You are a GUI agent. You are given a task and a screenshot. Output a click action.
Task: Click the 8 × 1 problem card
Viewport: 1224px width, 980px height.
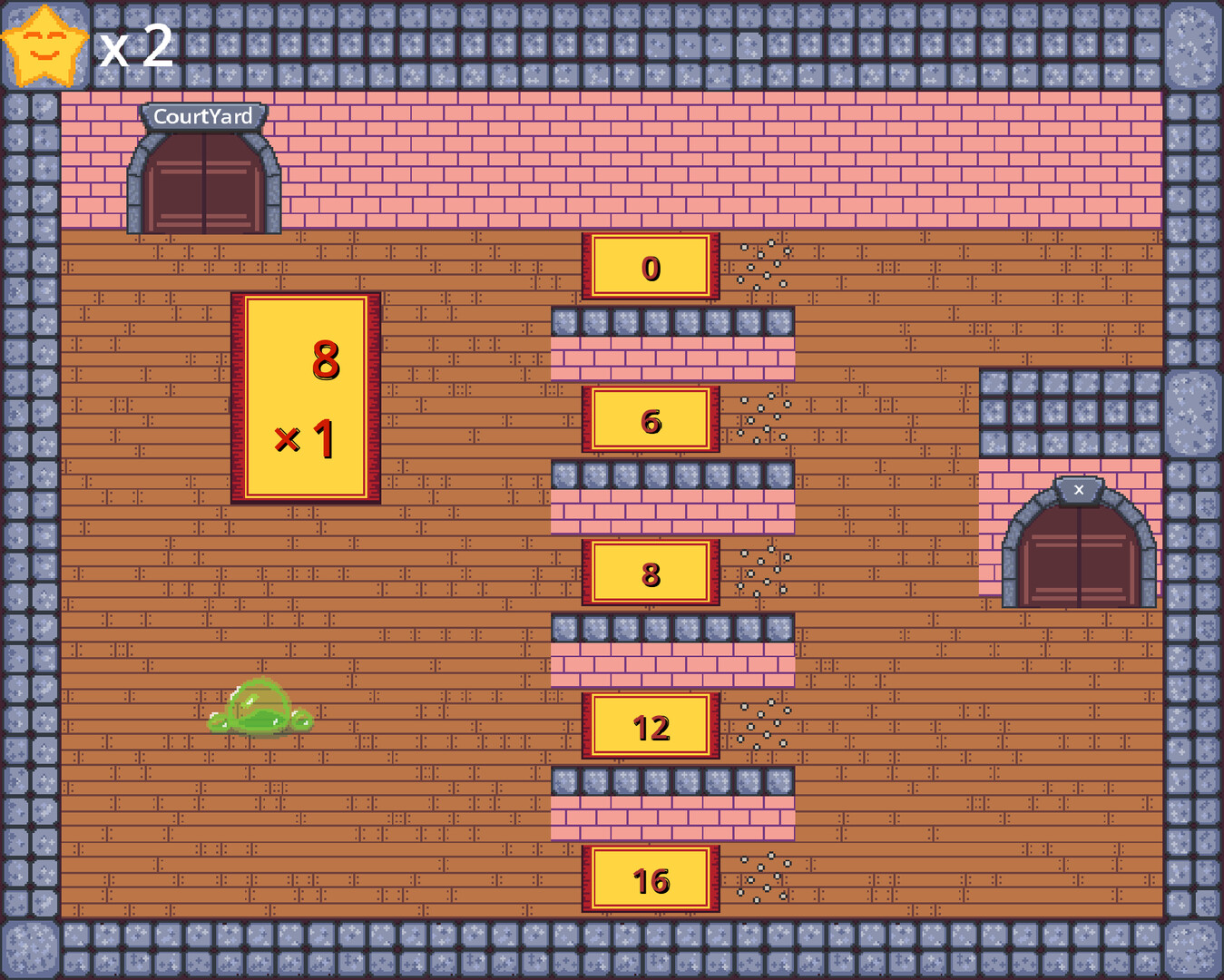(307, 395)
